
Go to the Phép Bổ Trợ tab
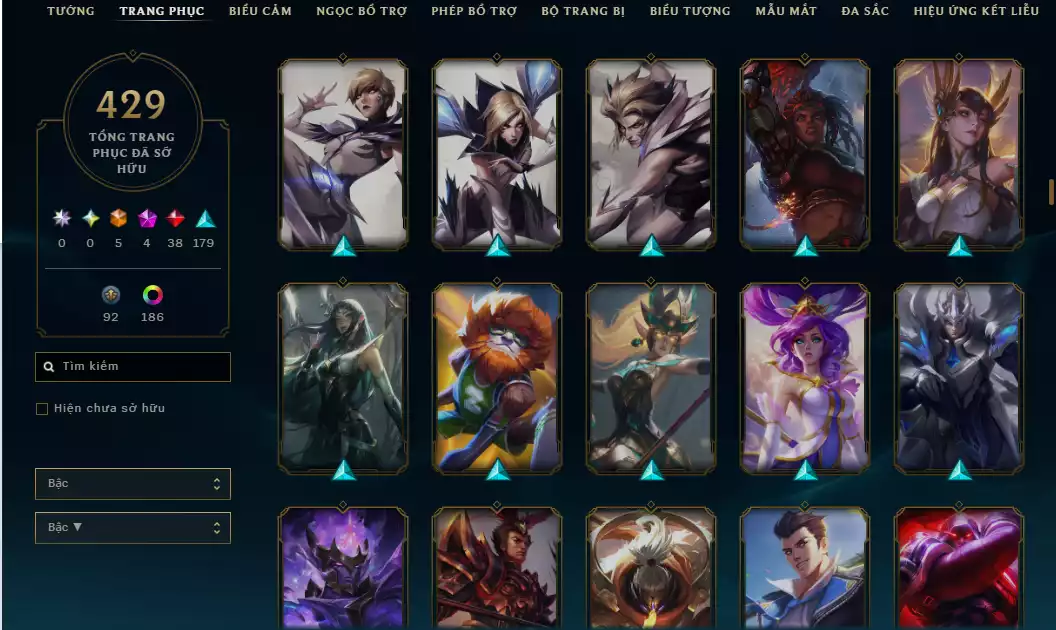tap(474, 11)
